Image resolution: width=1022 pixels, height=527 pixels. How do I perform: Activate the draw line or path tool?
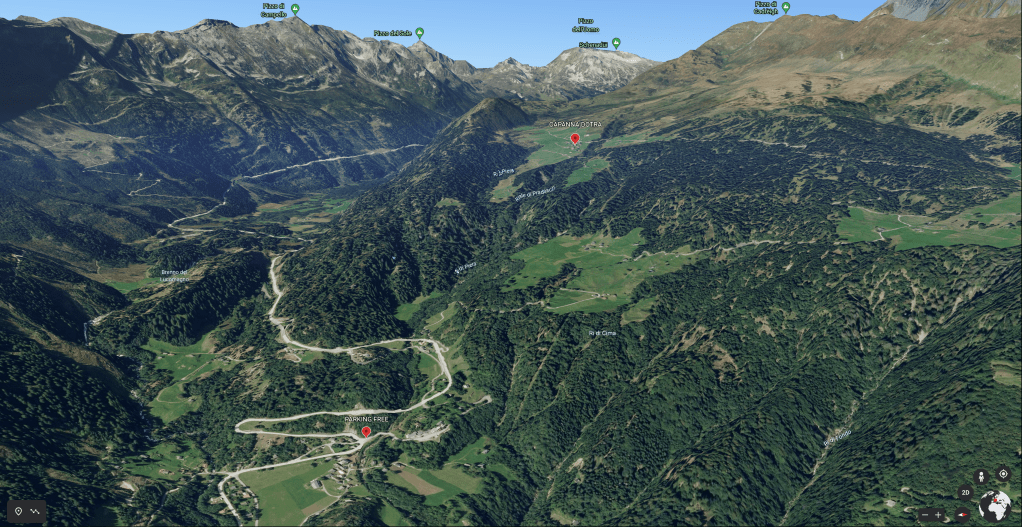point(37,511)
